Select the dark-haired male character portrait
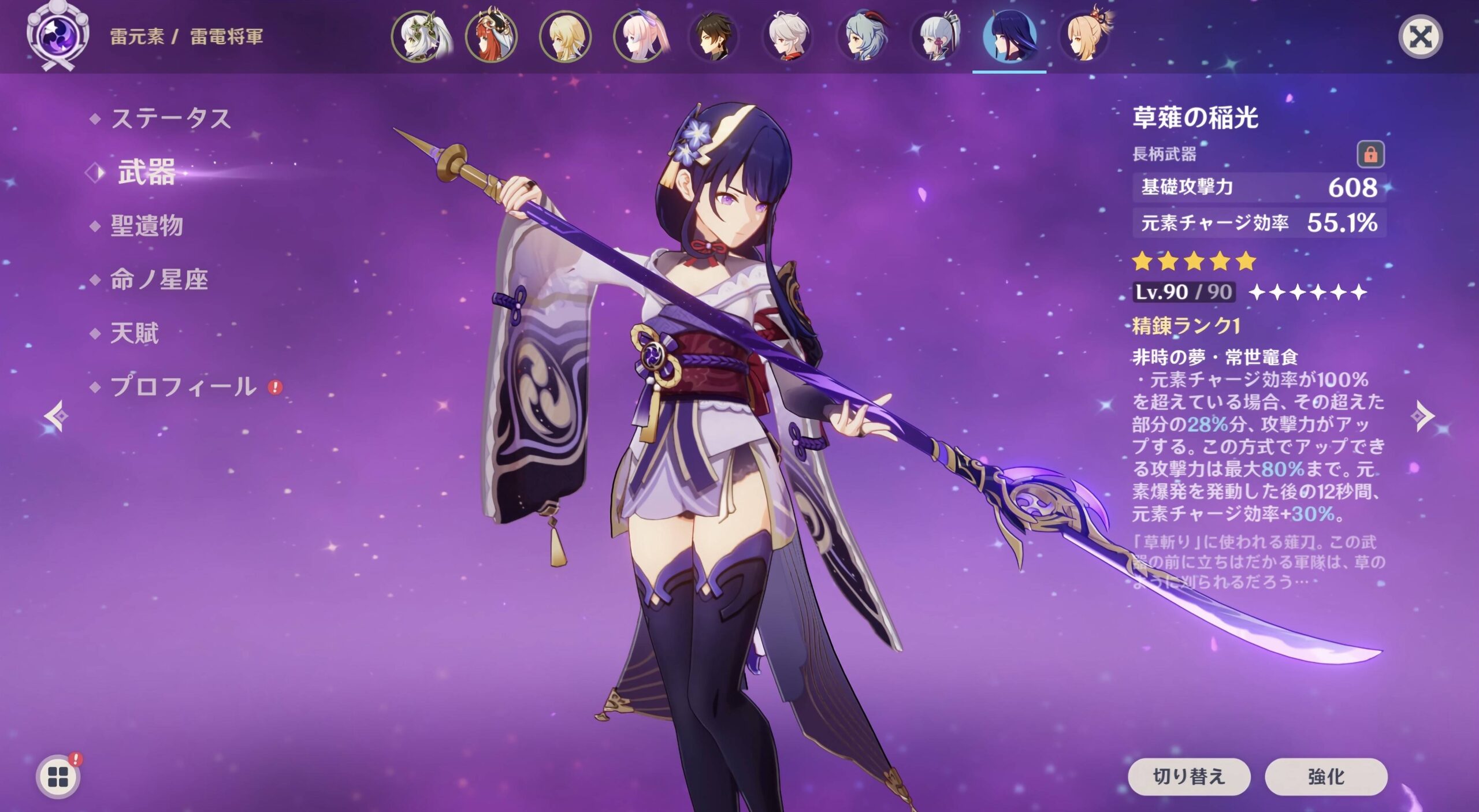This screenshot has height=812, width=1479. pyautogui.click(x=714, y=36)
